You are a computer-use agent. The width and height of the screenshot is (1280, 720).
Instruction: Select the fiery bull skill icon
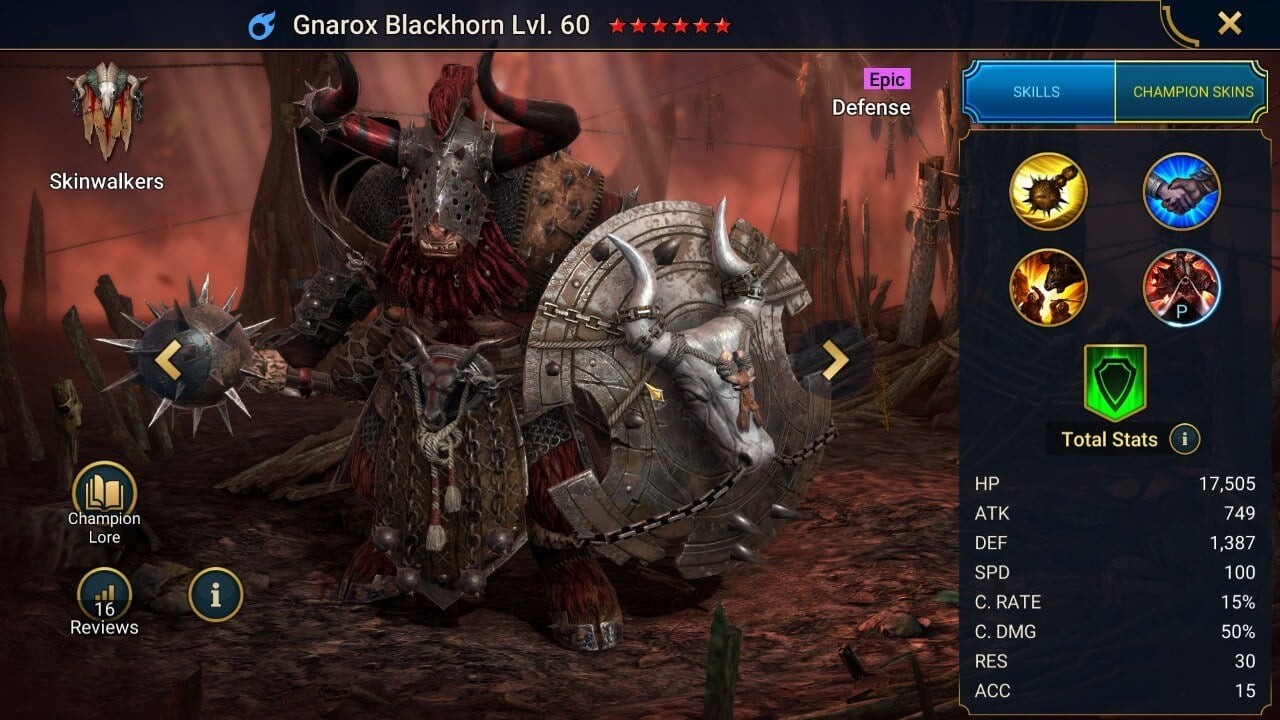1048,288
